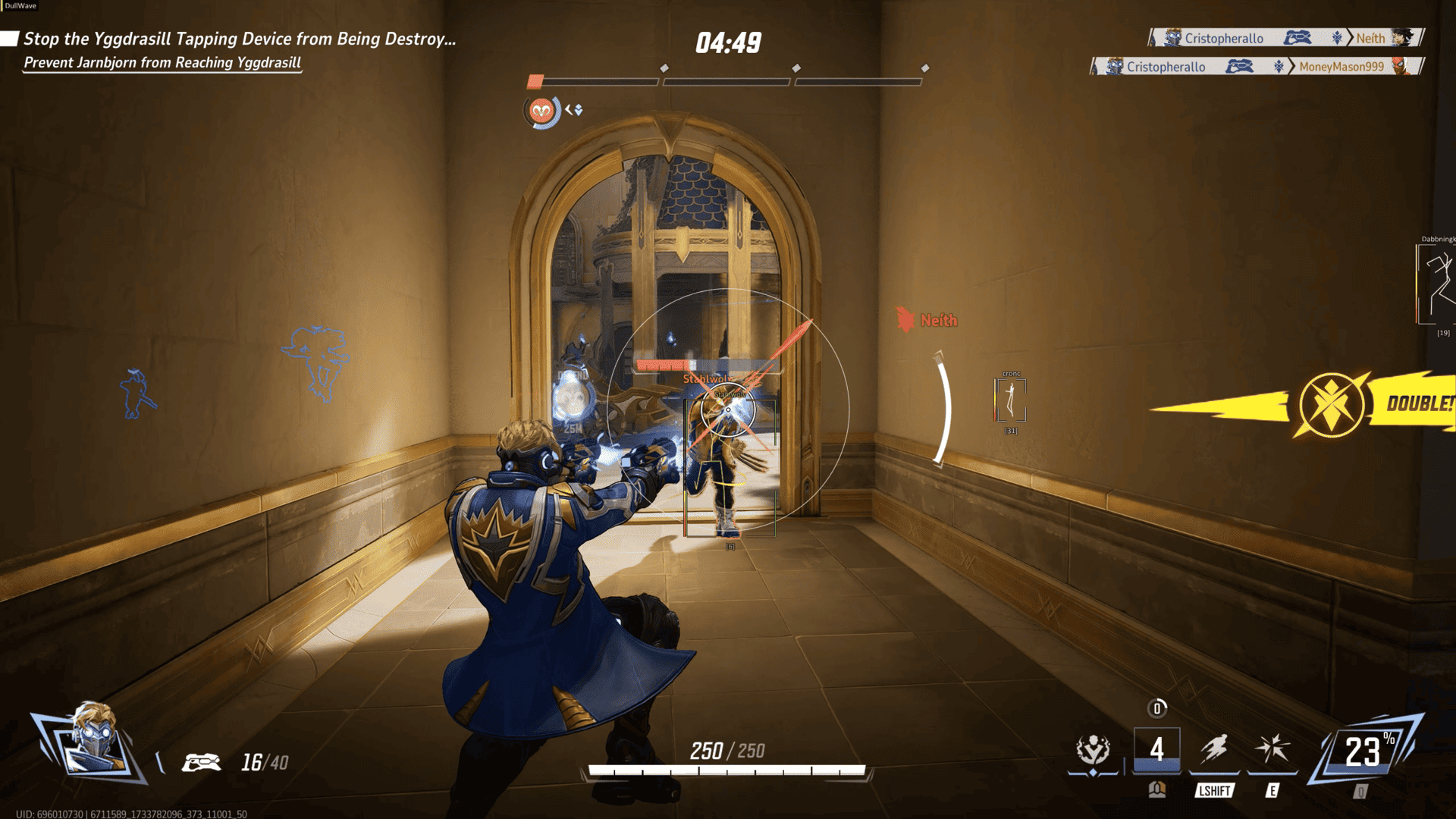Image resolution: width=1456 pixels, height=819 pixels.
Task: Click the Star-Lord hero portrait
Action: point(93,740)
